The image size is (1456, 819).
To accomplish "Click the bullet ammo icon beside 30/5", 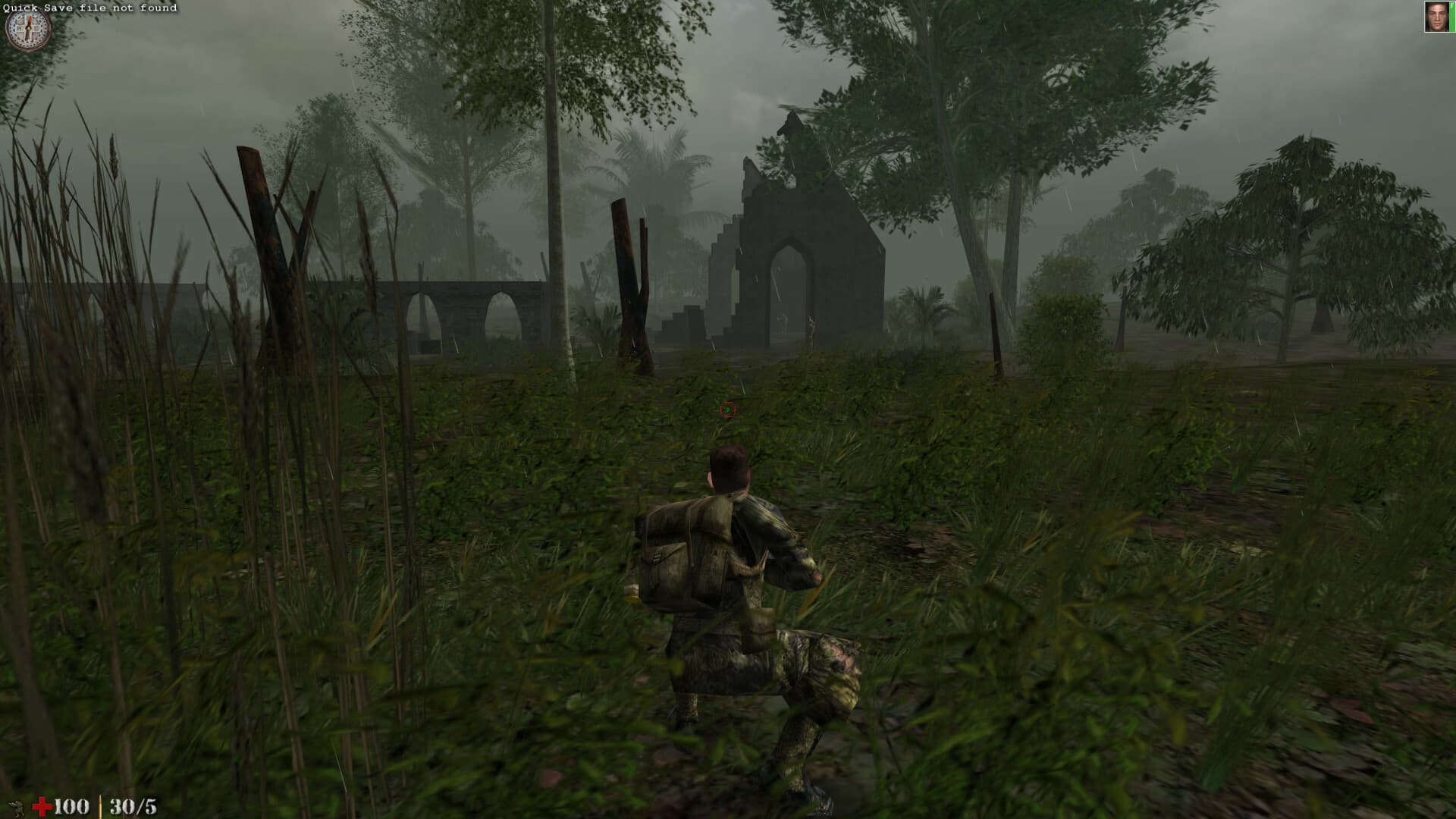I will pos(100,805).
